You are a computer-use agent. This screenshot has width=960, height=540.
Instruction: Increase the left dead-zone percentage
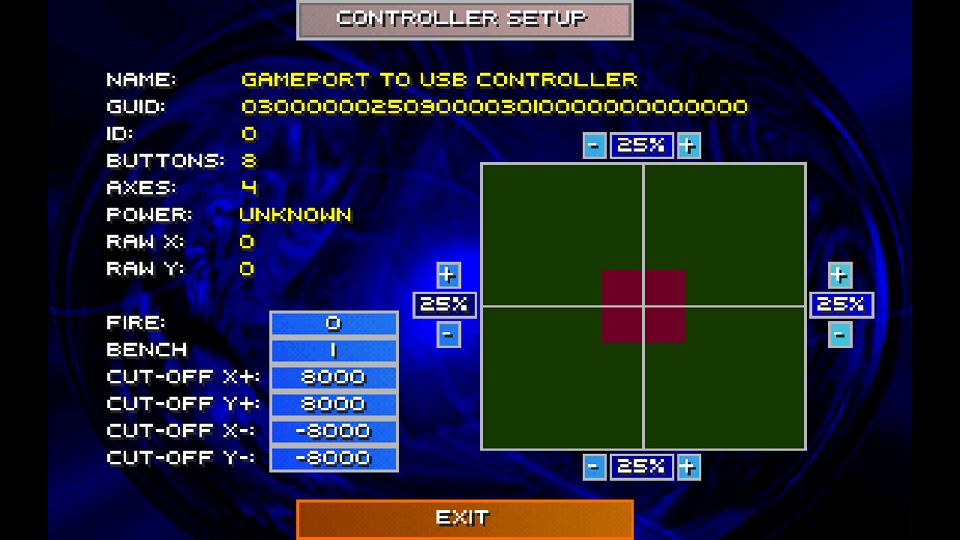[448, 275]
